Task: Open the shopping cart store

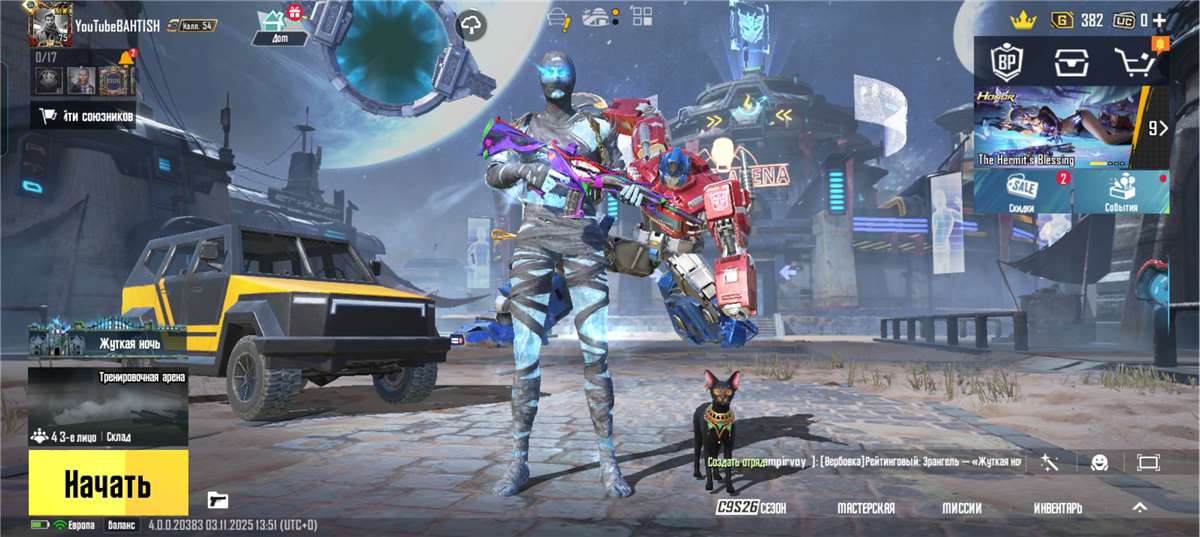Action: (x=1135, y=63)
